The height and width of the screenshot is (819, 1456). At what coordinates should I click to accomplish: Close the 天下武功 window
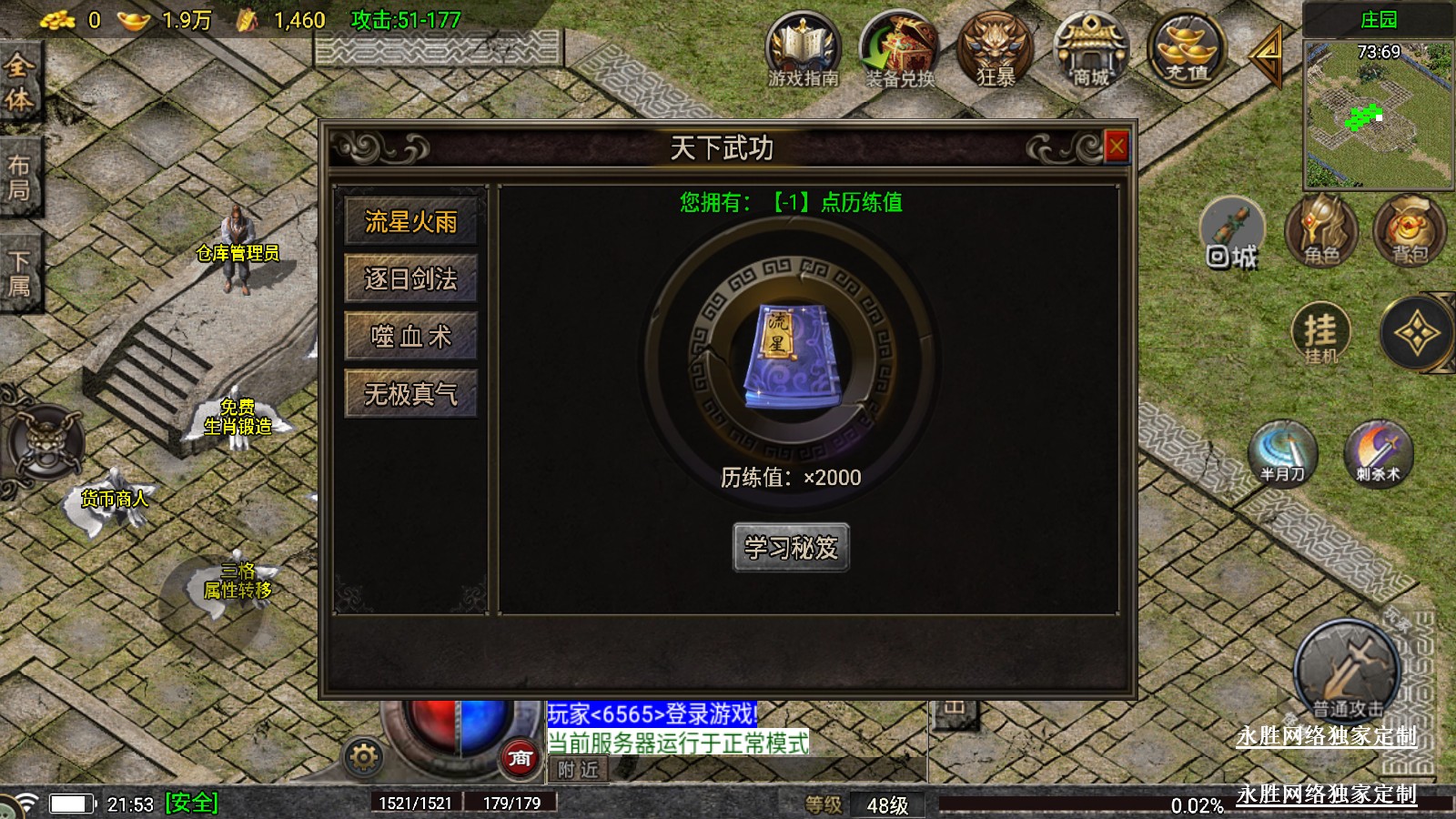1117,147
